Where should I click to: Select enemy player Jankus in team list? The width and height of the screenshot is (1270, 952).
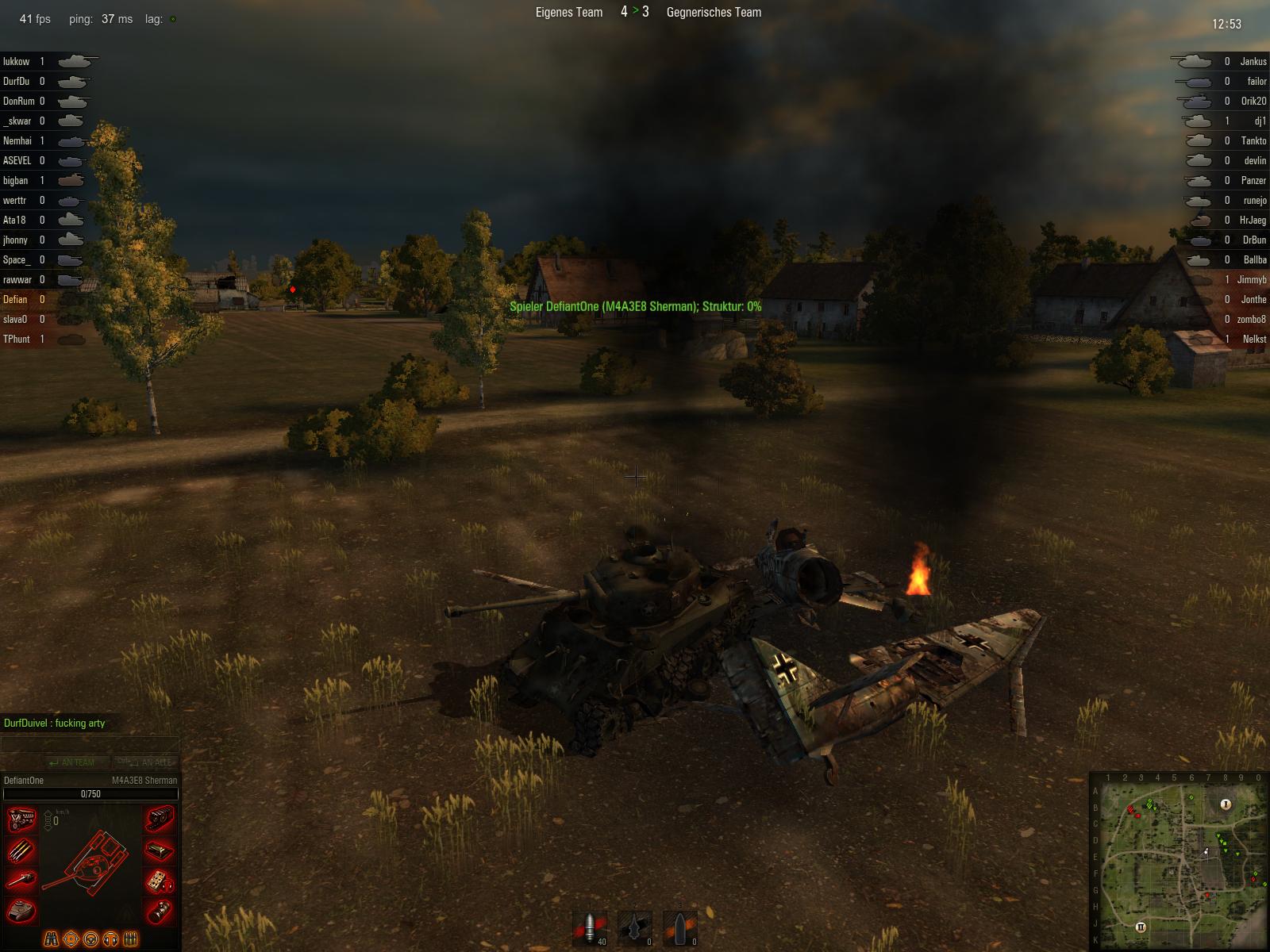pyautogui.click(x=1253, y=61)
